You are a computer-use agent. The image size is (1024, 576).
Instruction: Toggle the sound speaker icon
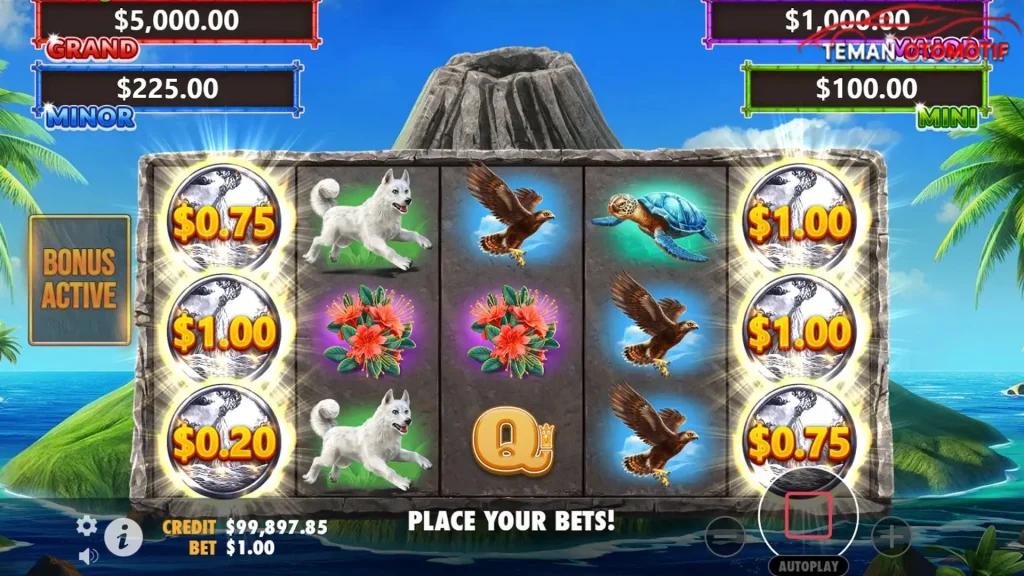pos(88,554)
